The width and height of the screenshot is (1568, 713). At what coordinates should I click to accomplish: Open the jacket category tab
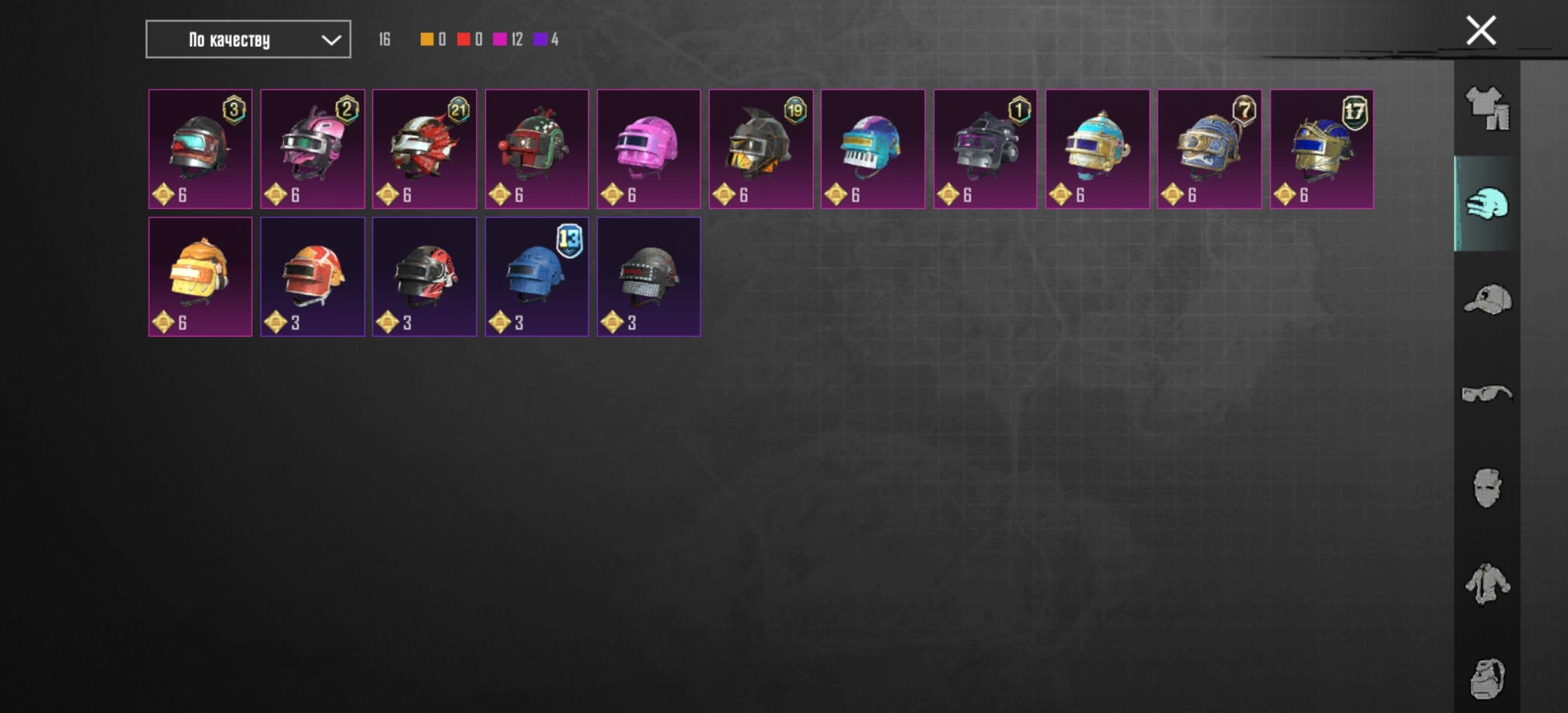pos(1487,583)
